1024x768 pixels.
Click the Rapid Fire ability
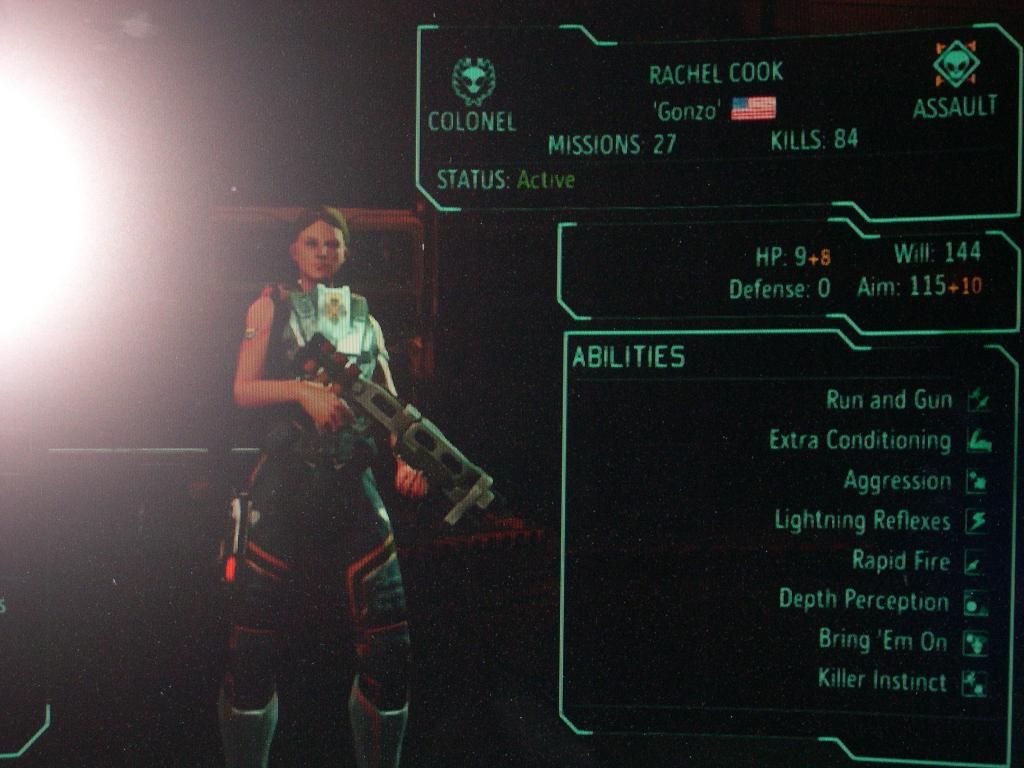[900, 561]
